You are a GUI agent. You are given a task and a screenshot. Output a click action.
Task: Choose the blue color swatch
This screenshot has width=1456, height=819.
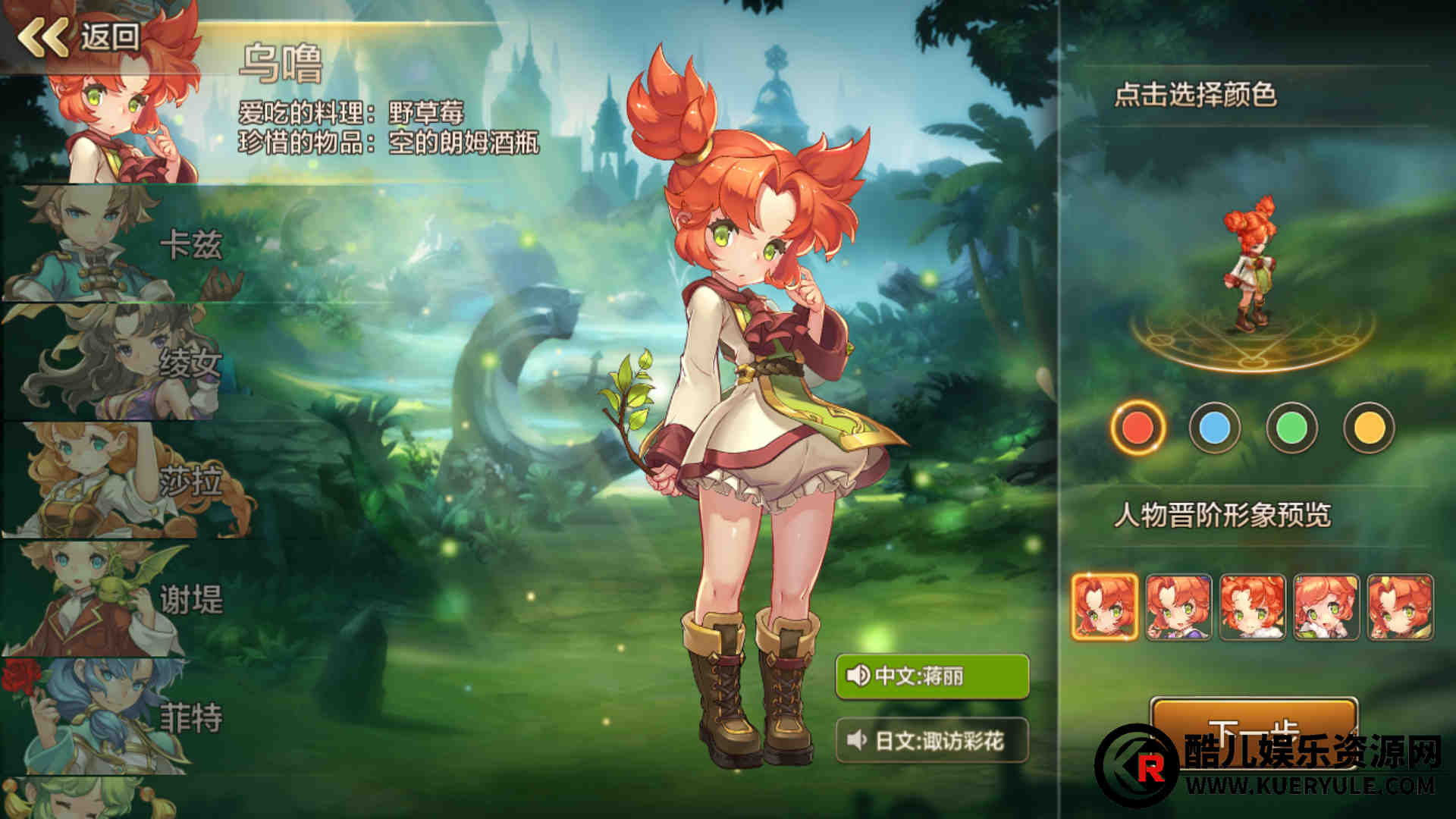(x=1215, y=428)
